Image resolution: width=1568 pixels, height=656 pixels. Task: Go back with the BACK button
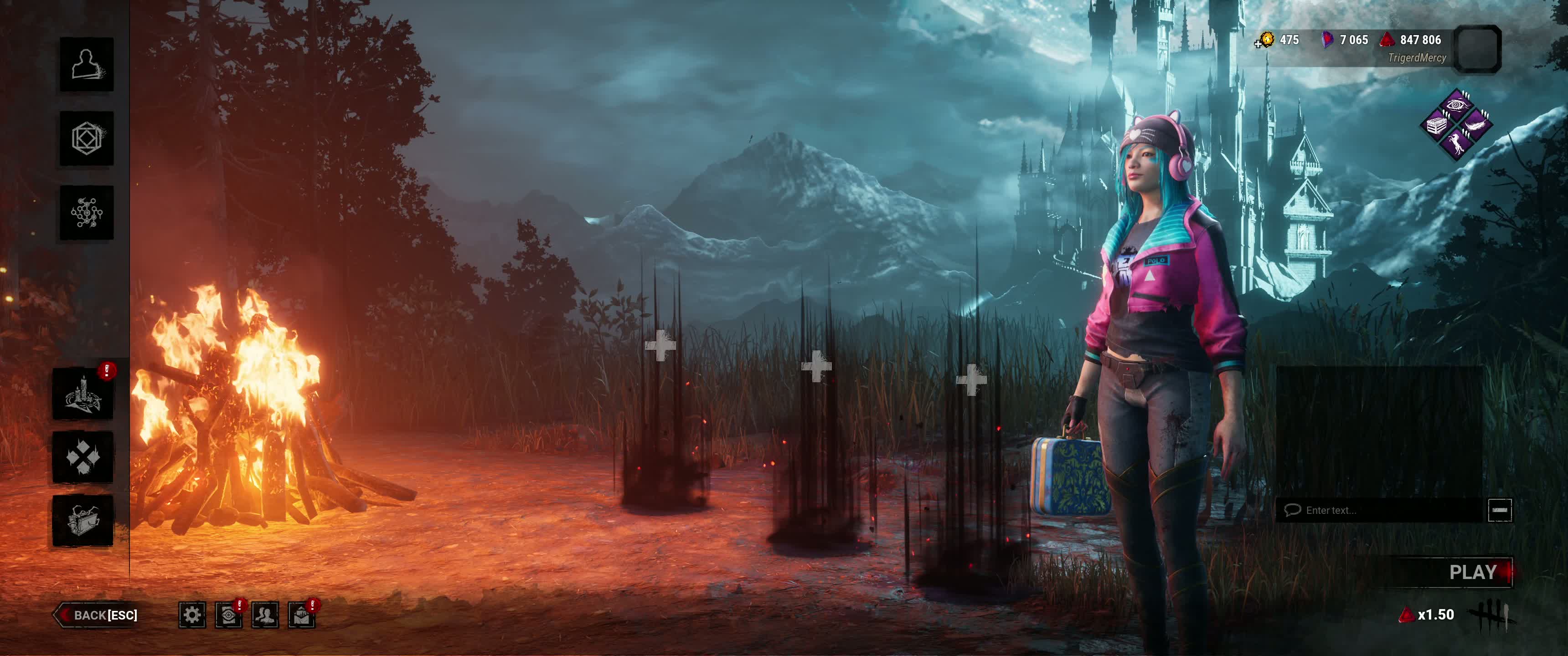(98, 615)
